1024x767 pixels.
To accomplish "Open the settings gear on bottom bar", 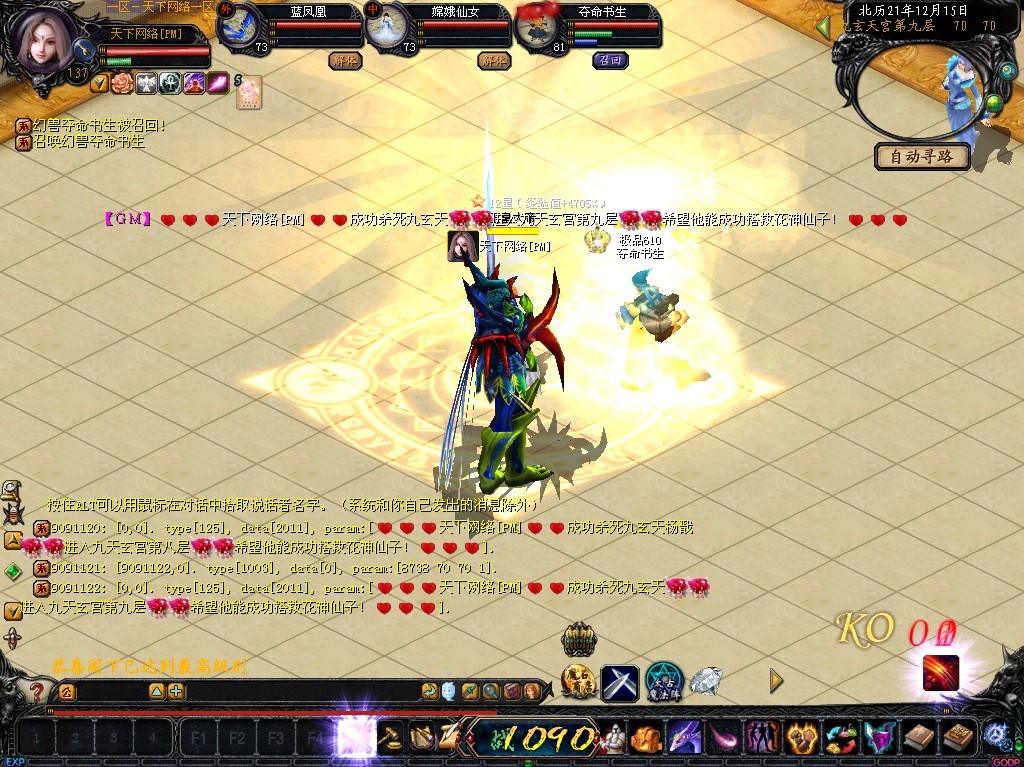I will pos(995,736).
